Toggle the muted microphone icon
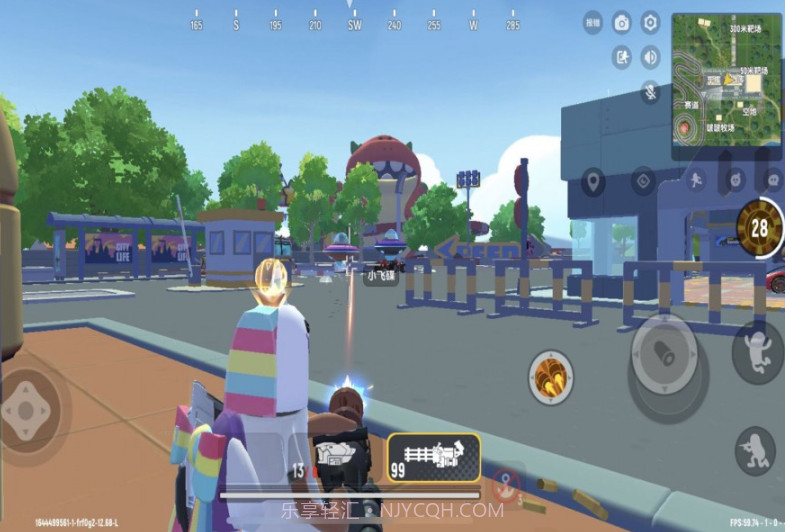The image size is (785, 532). [650, 91]
